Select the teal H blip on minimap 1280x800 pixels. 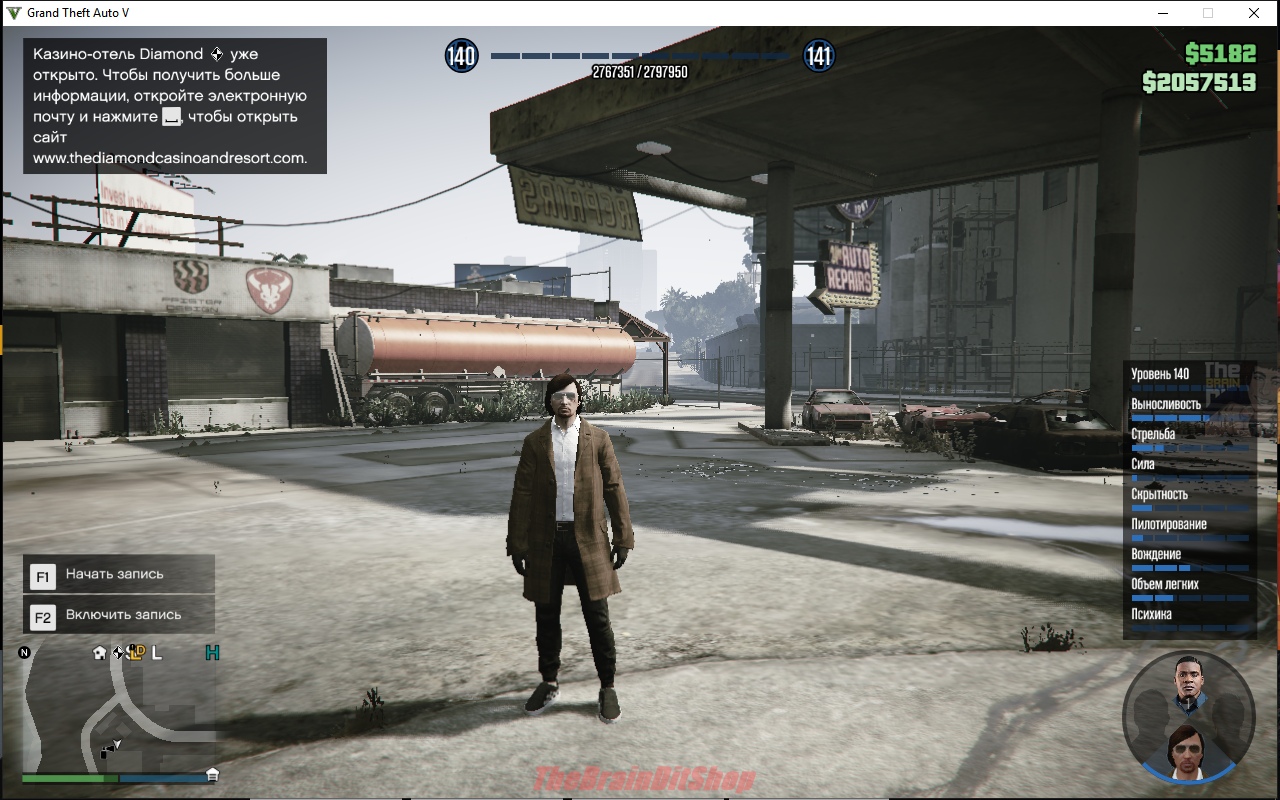(x=212, y=653)
